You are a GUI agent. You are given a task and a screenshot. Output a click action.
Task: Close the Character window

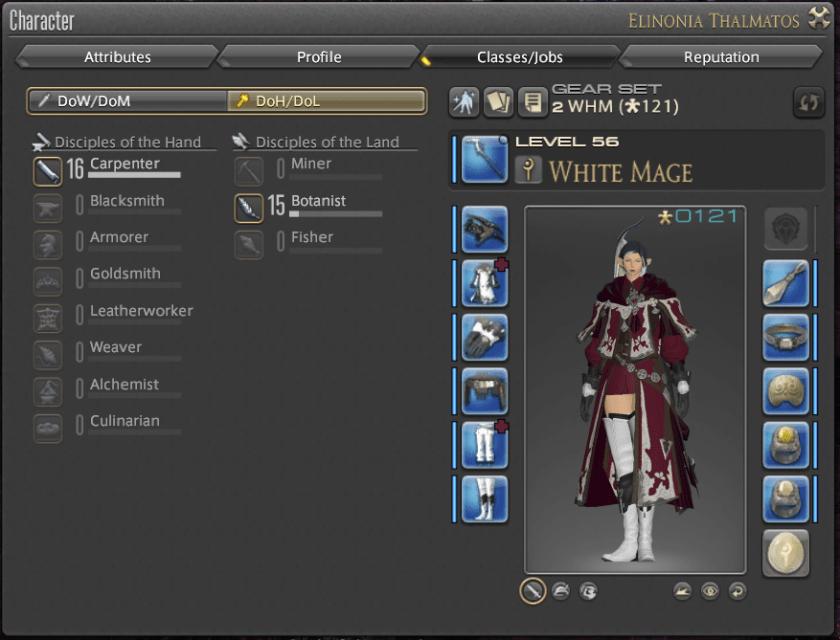coord(819,18)
